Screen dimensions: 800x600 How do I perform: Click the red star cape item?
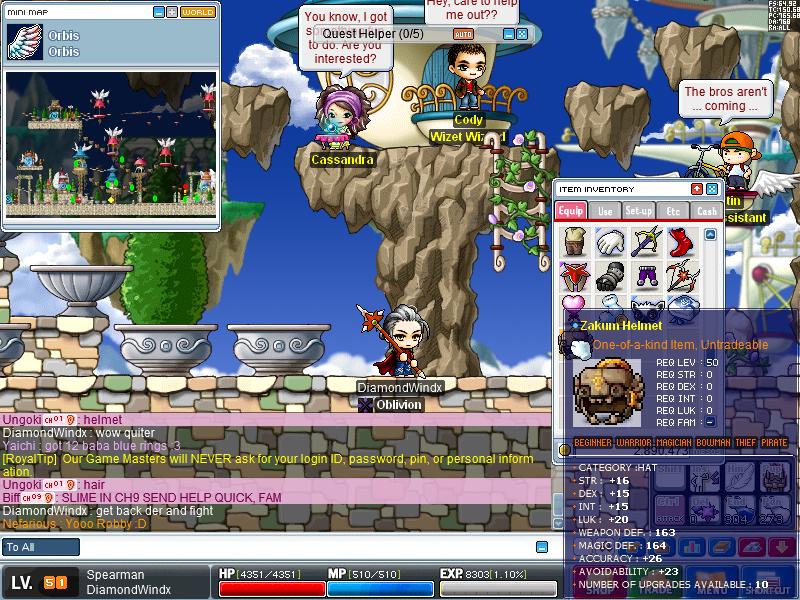pos(575,275)
